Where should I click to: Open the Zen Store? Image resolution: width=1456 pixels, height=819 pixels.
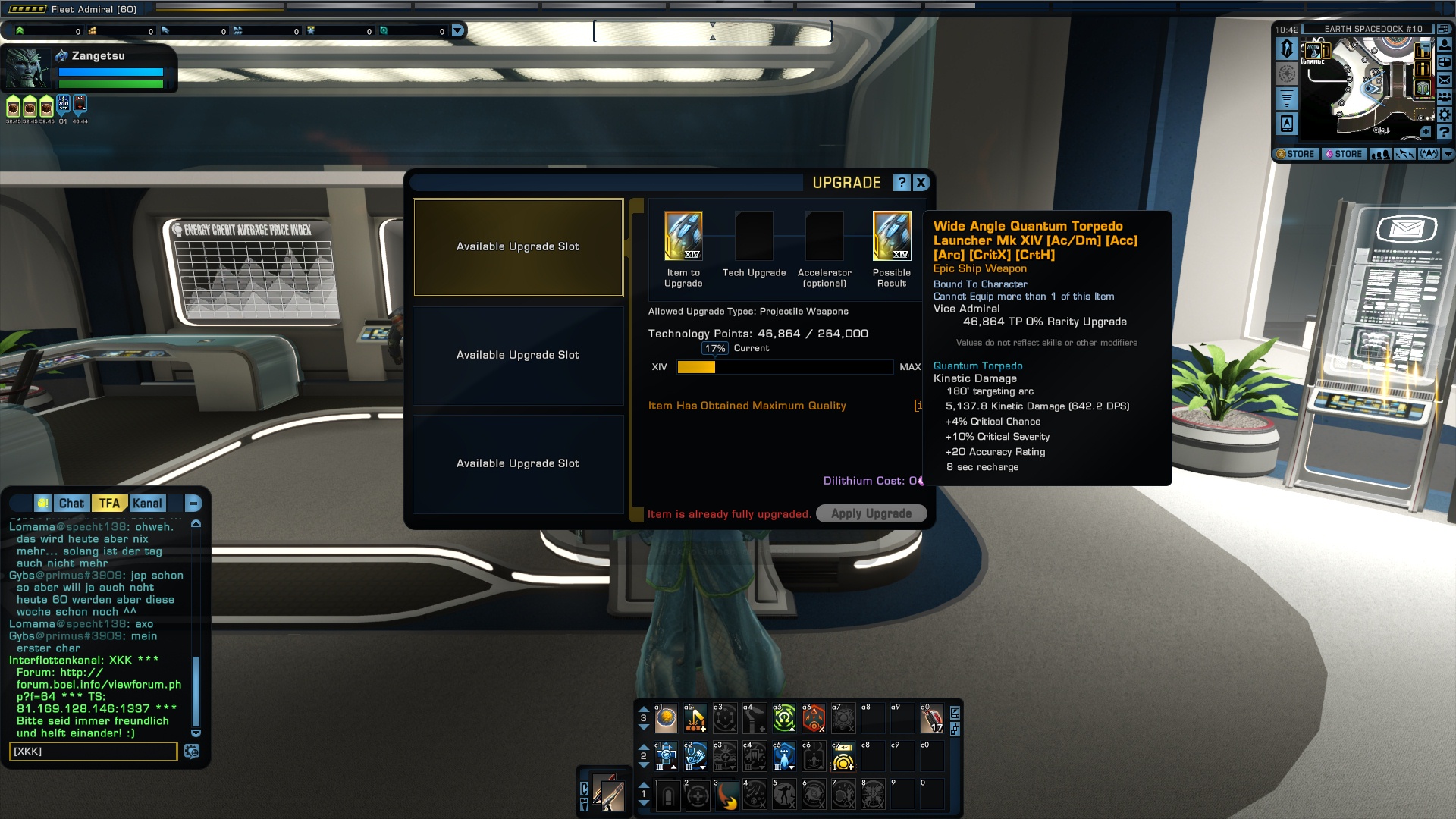point(1296,154)
